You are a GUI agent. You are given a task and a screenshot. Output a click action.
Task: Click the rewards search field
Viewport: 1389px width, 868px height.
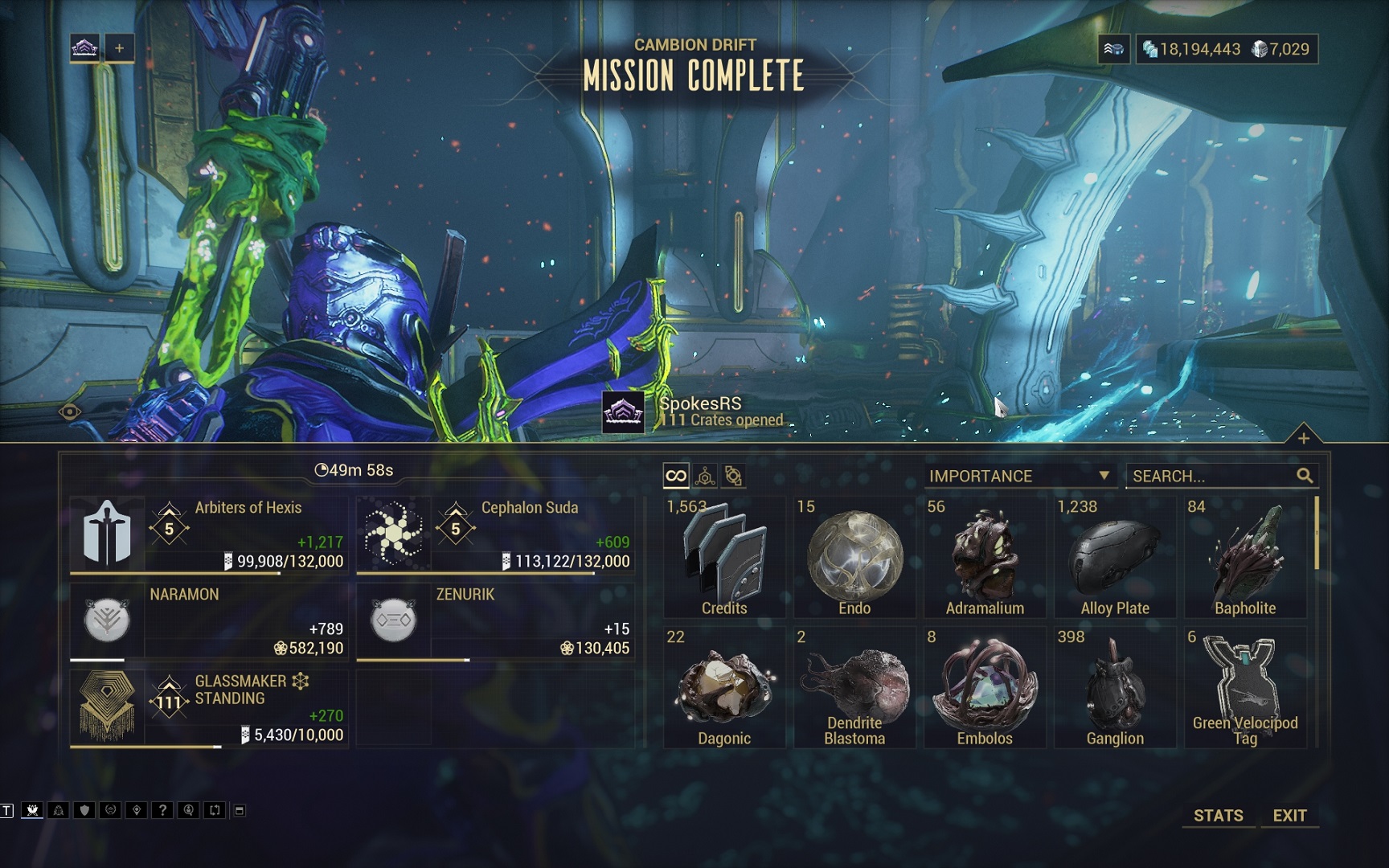1212,476
